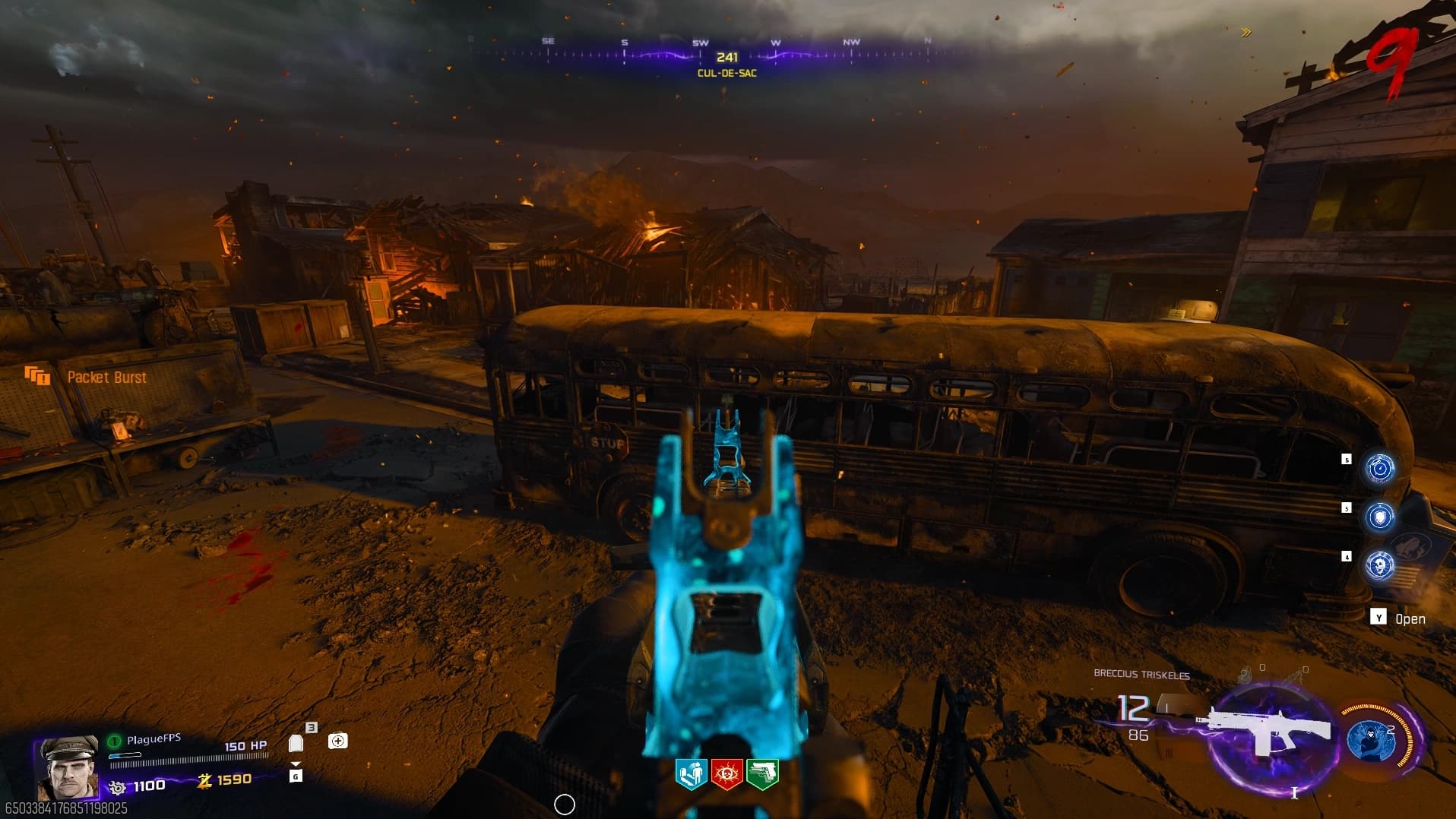The height and width of the screenshot is (819, 1456).
Task: Choose the shield gobblegum slot
Action: pyautogui.click(x=1380, y=517)
